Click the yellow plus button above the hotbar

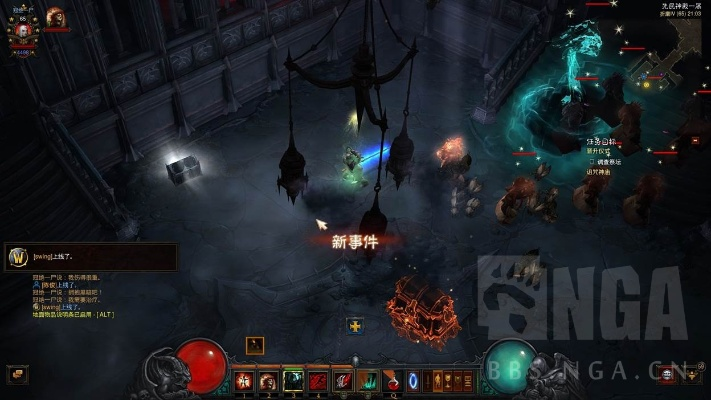[x=355, y=325]
